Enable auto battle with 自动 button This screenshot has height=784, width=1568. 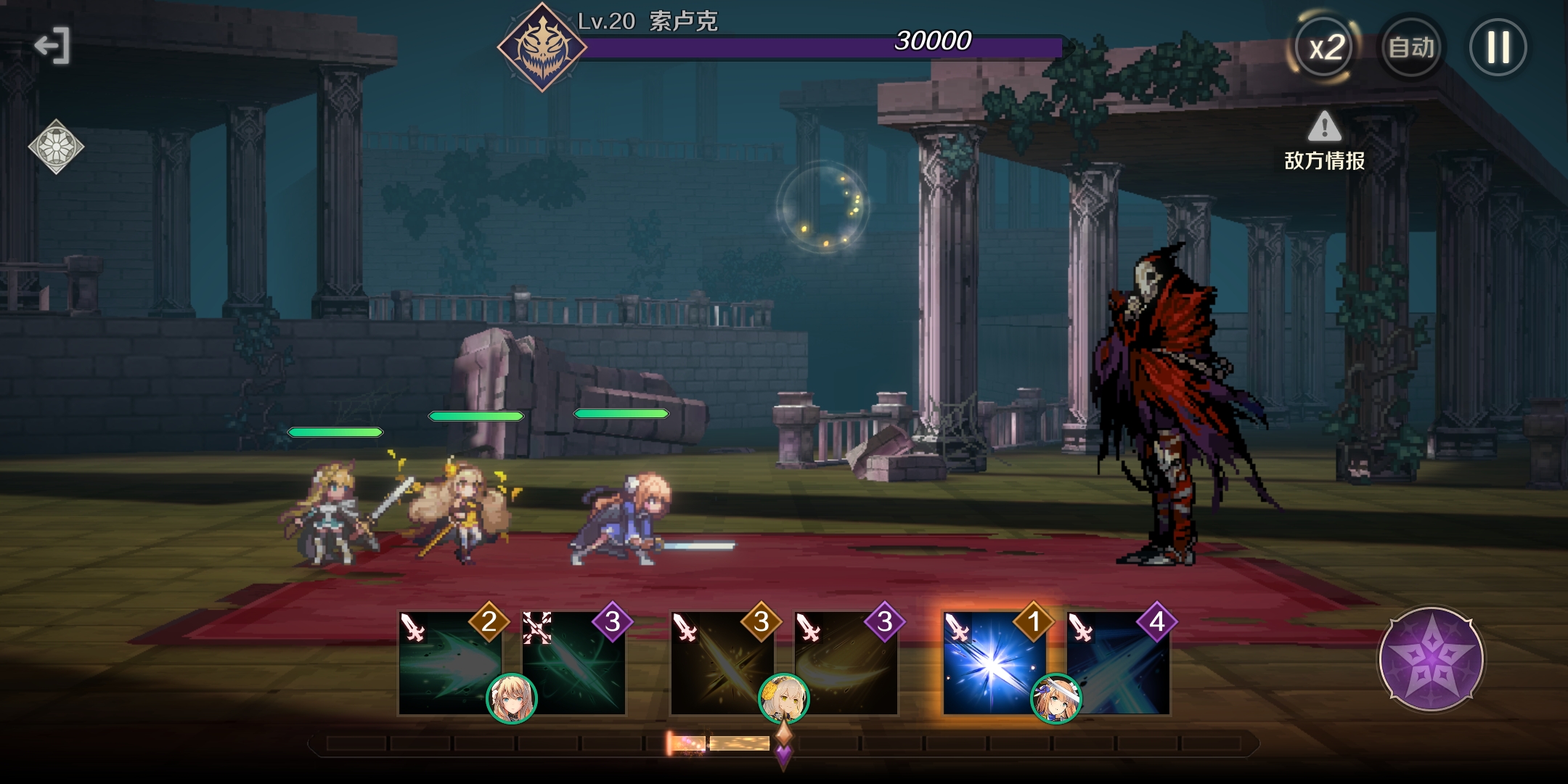point(1411,48)
